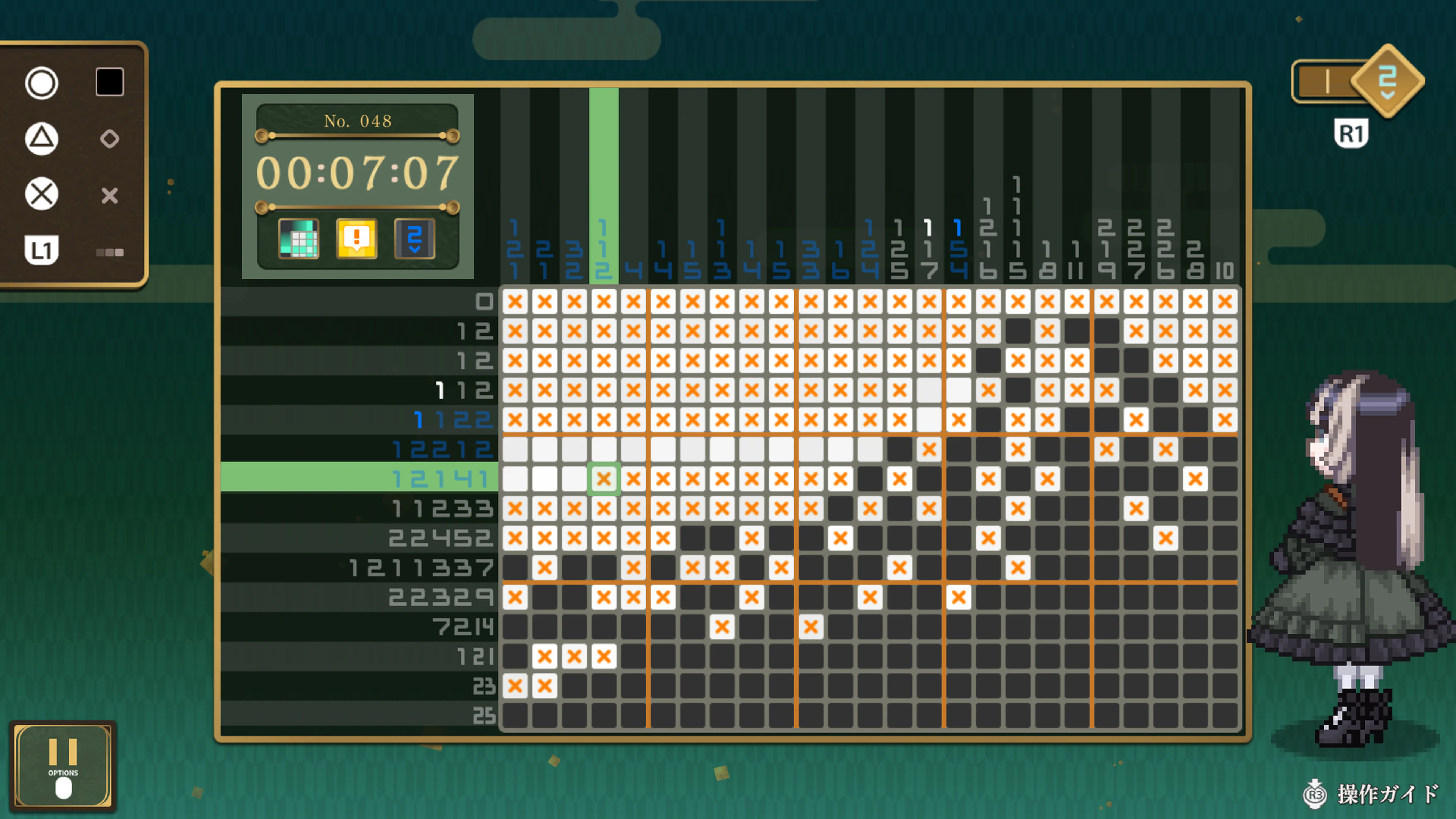Open the ellipsis next to the L1 icon

110,253
